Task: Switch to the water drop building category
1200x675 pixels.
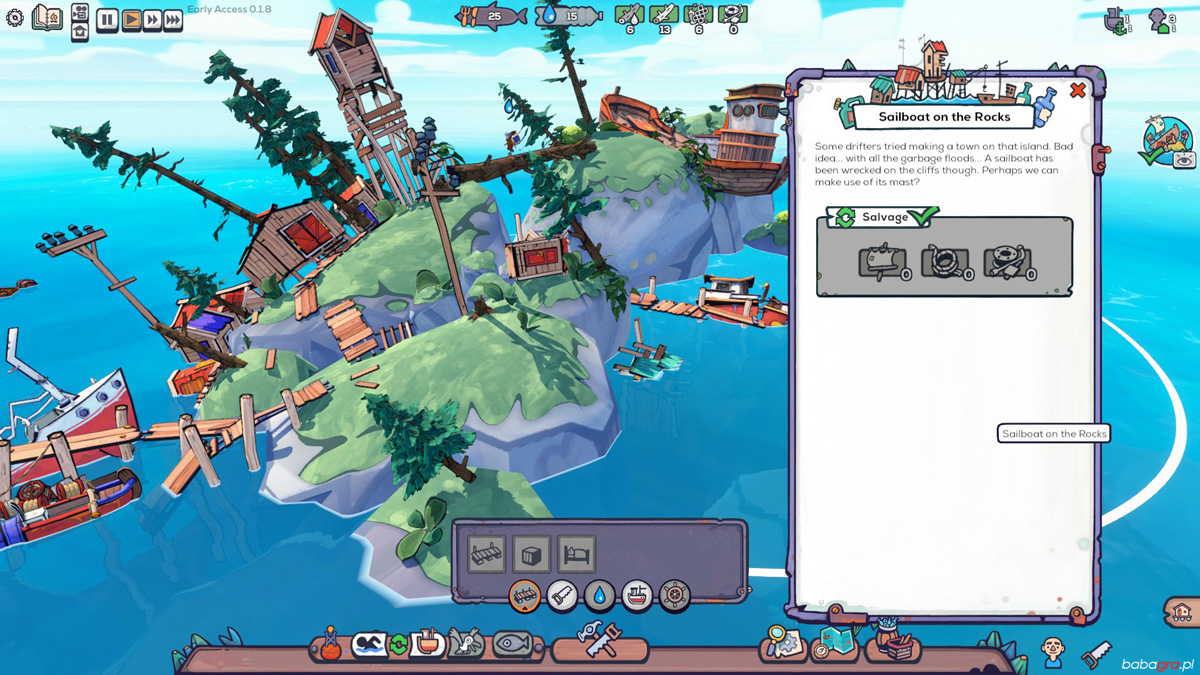Action: click(x=599, y=596)
